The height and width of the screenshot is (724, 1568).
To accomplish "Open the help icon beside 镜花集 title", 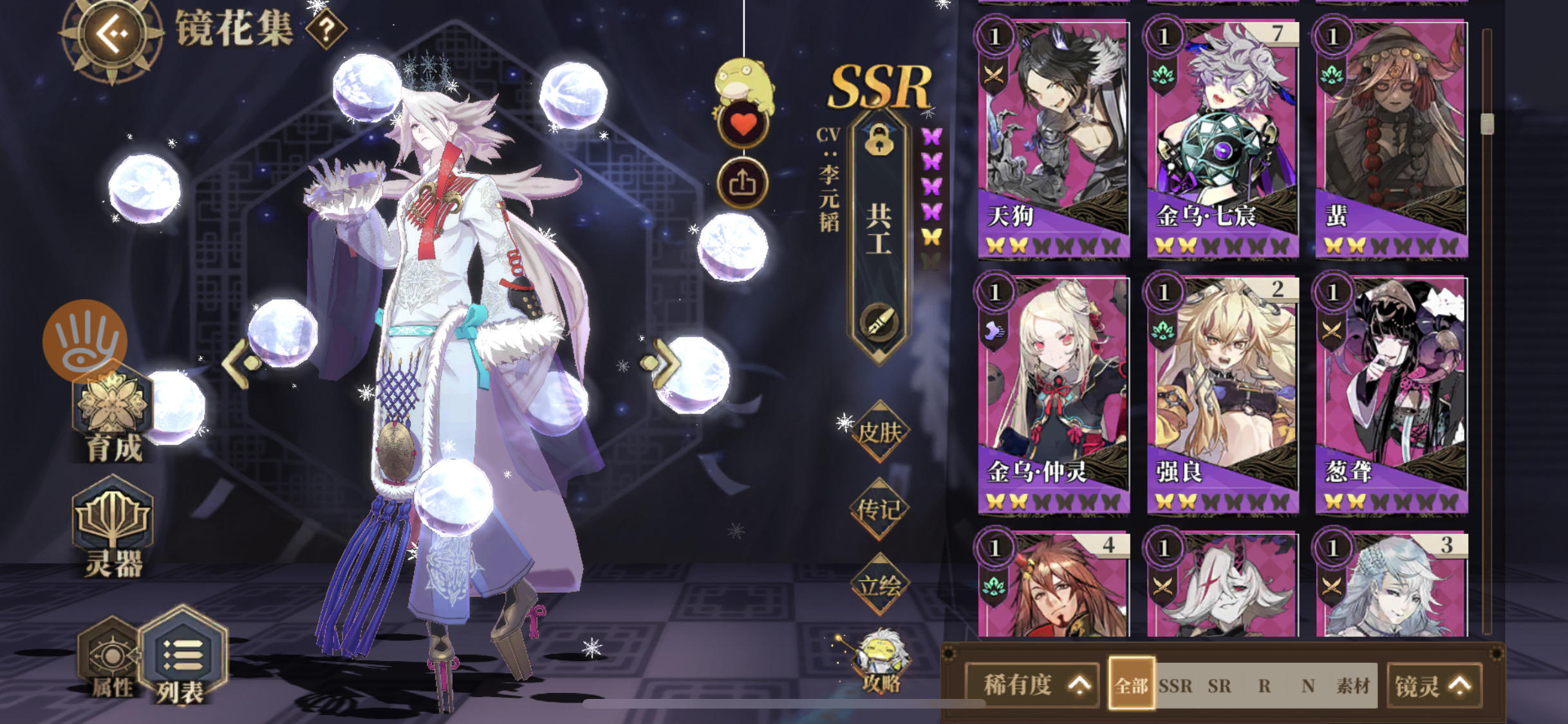I will click(325, 28).
